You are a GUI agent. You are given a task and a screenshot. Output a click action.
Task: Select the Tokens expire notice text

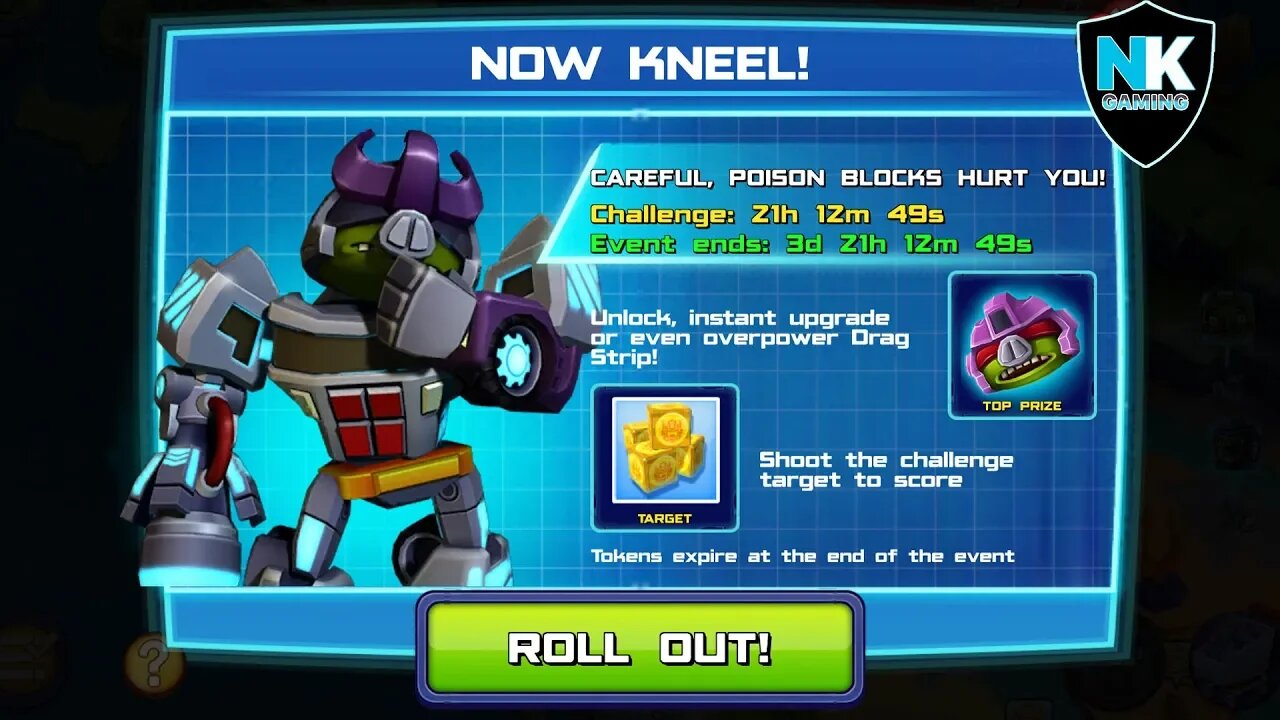803,556
